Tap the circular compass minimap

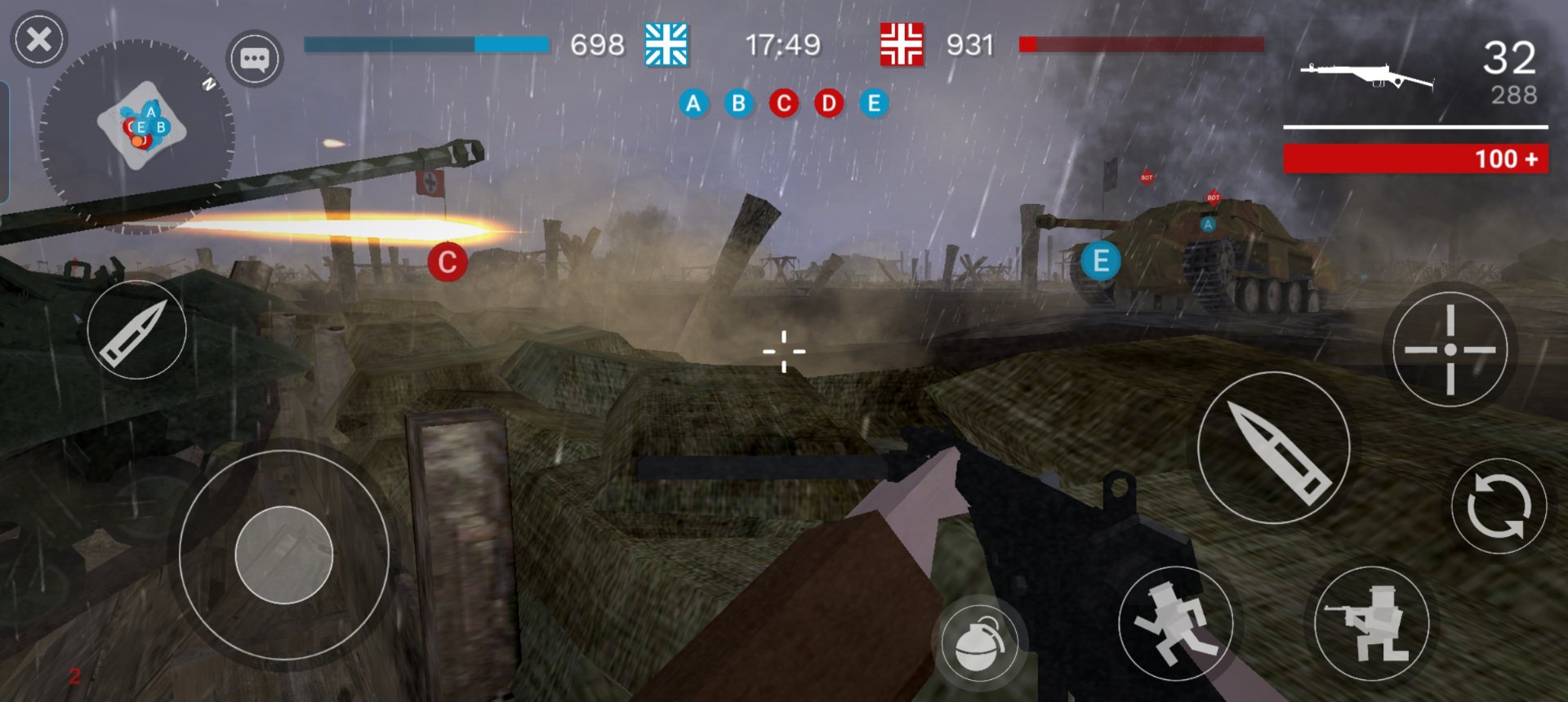(137, 135)
